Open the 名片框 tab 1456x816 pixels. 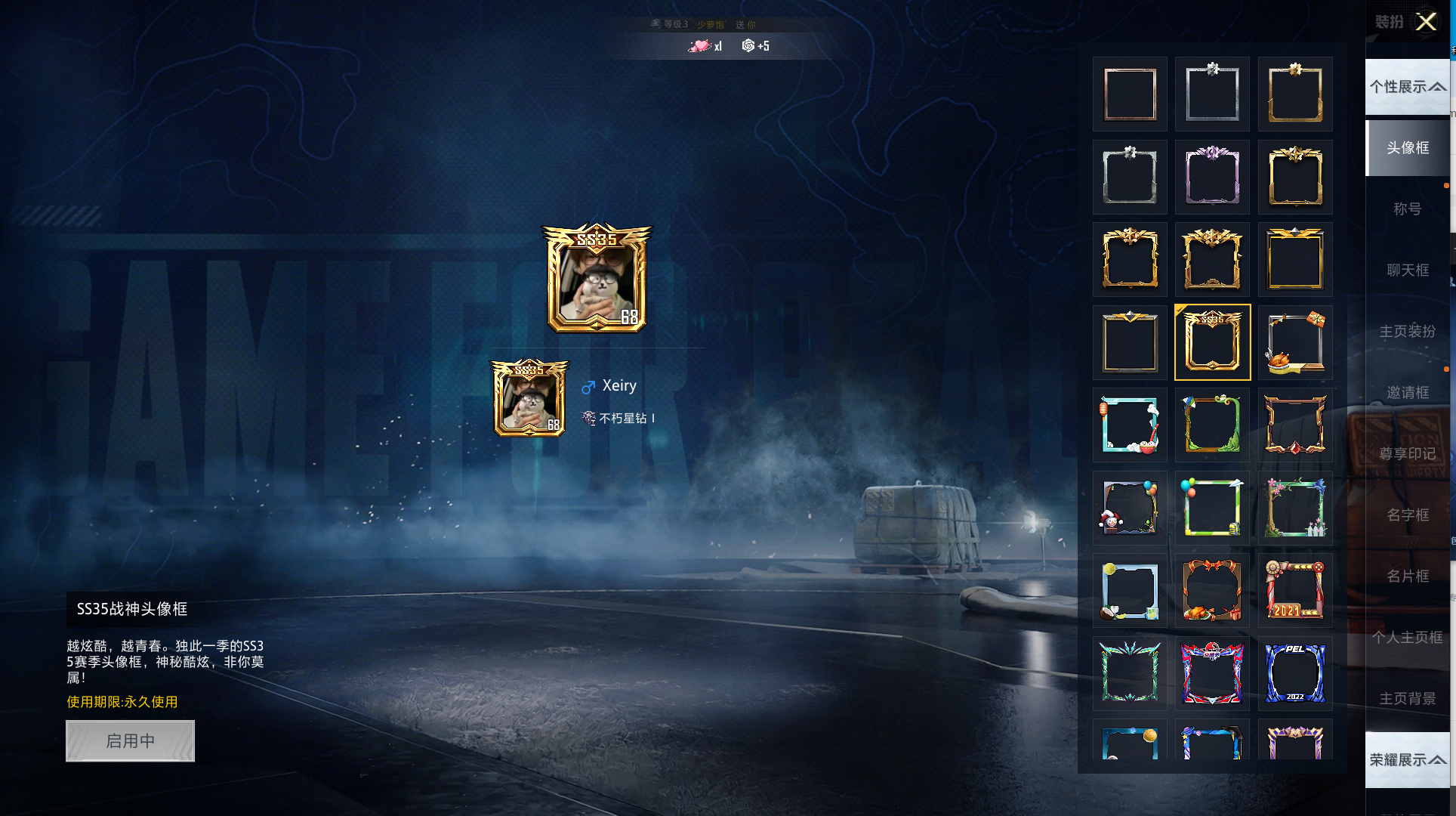click(x=1408, y=576)
